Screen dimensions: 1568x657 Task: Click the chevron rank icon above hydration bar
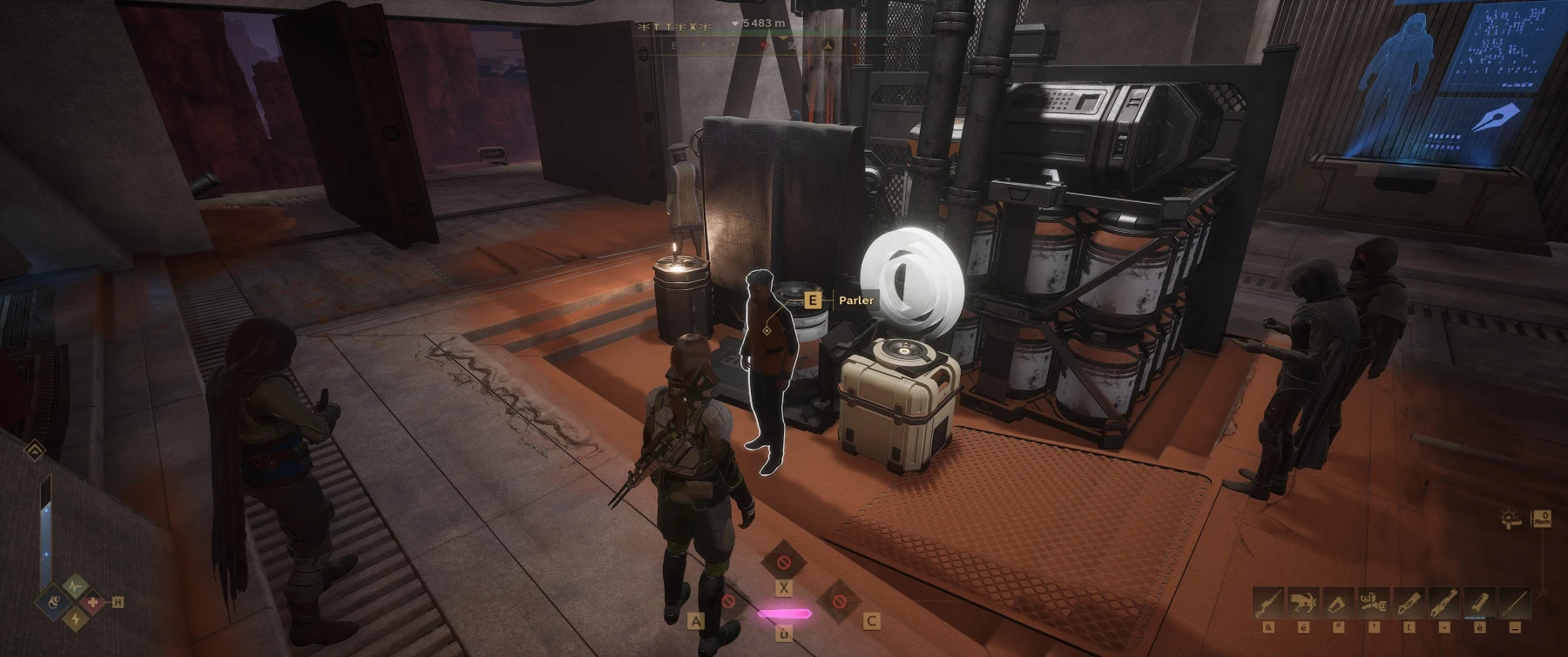(x=35, y=450)
